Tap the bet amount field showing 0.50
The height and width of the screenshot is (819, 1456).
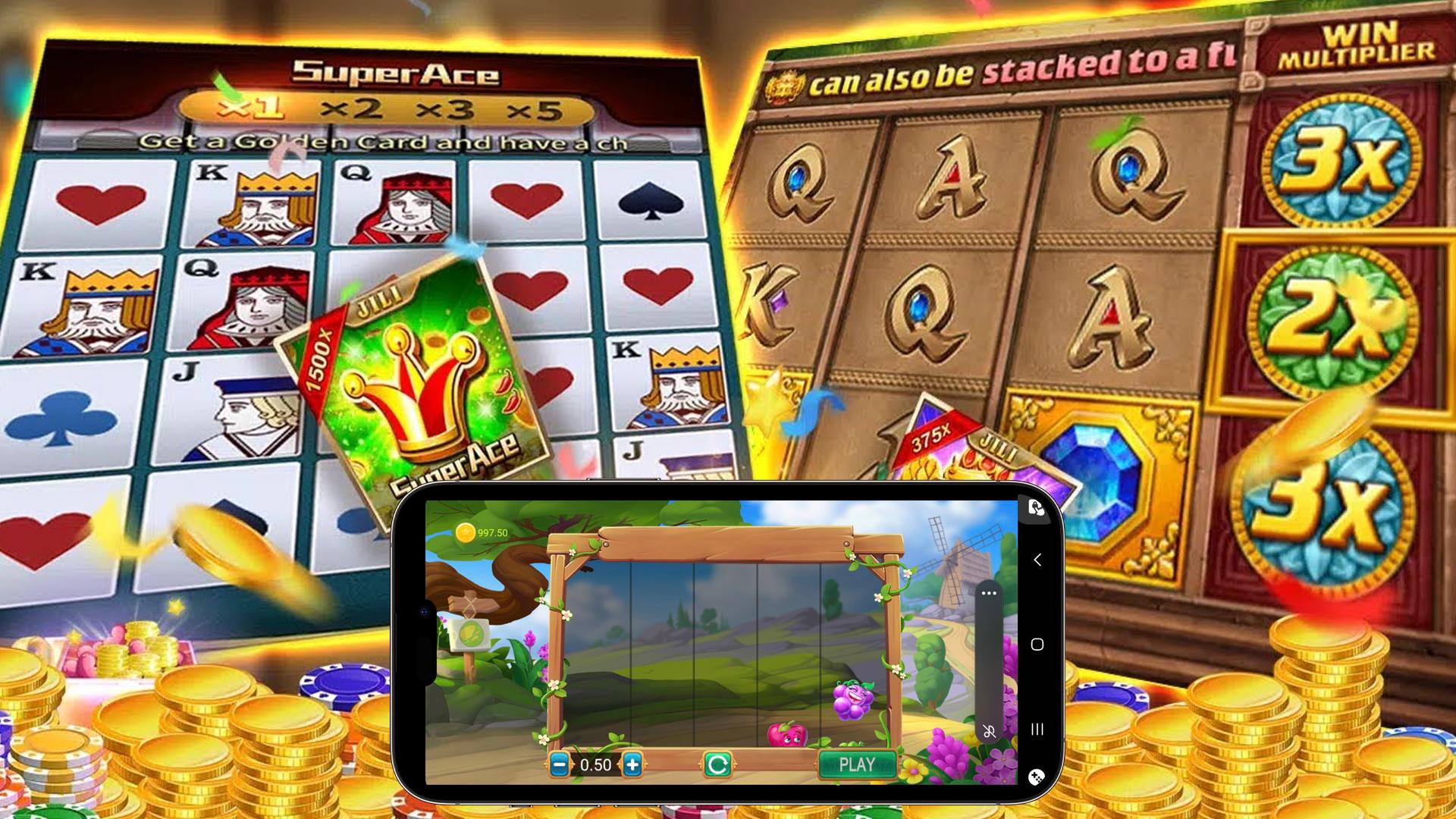pyautogui.click(x=596, y=764)
